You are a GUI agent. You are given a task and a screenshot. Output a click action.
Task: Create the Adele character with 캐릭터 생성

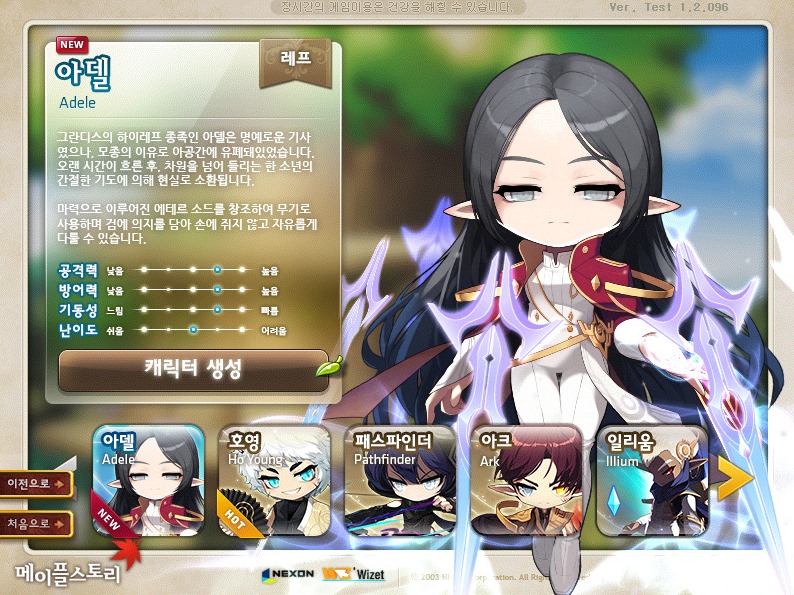tap(193, 370)
